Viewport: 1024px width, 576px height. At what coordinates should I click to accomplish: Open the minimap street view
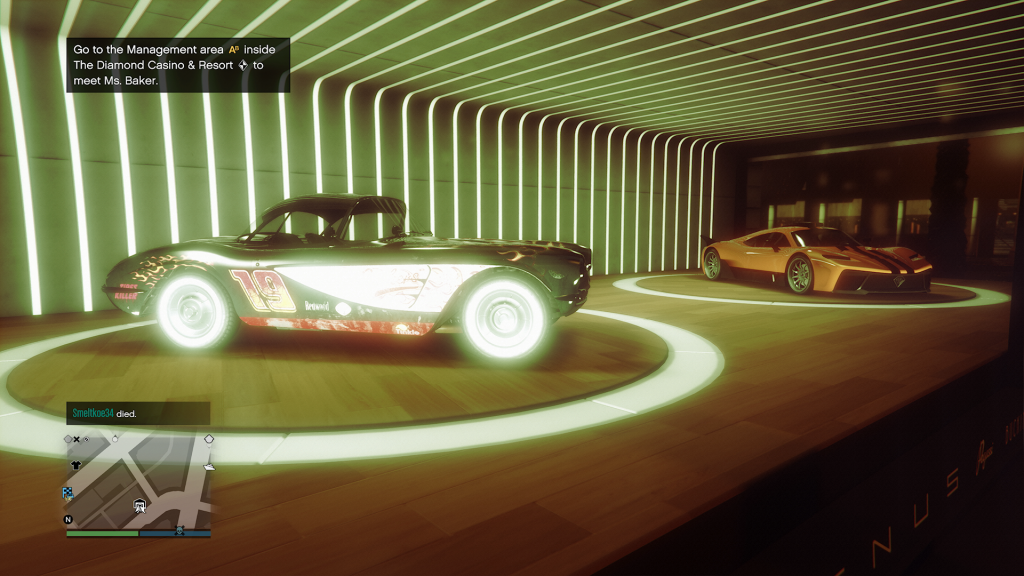(138, 480)
